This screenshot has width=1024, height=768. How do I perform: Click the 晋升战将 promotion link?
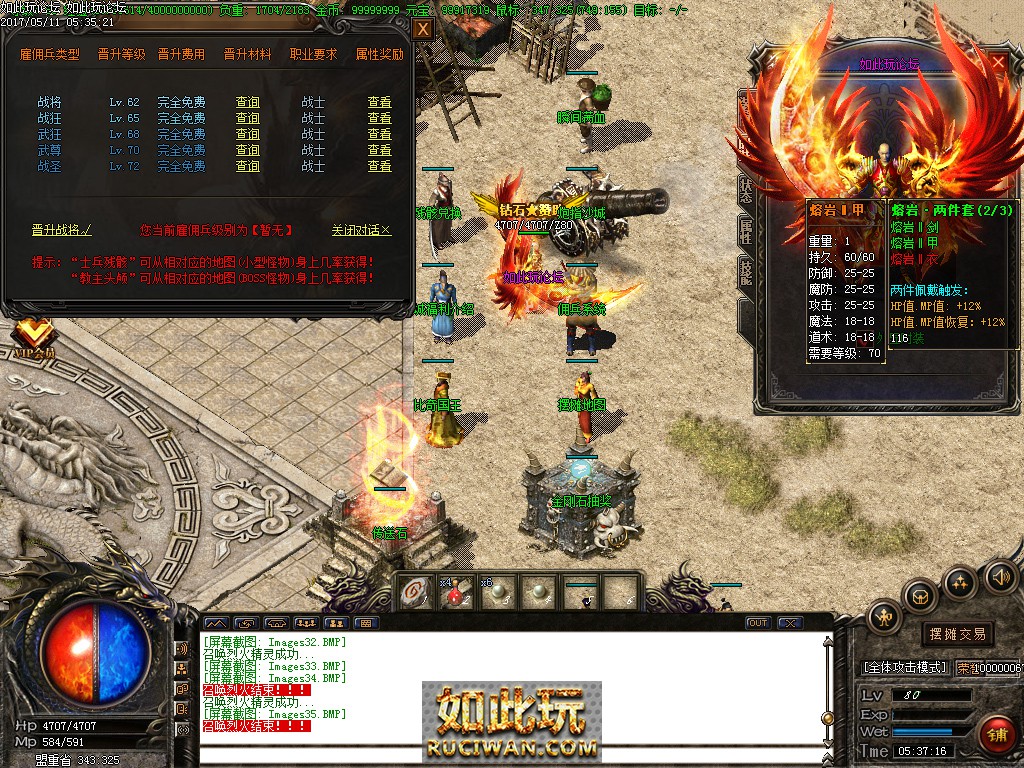[61, 230]
